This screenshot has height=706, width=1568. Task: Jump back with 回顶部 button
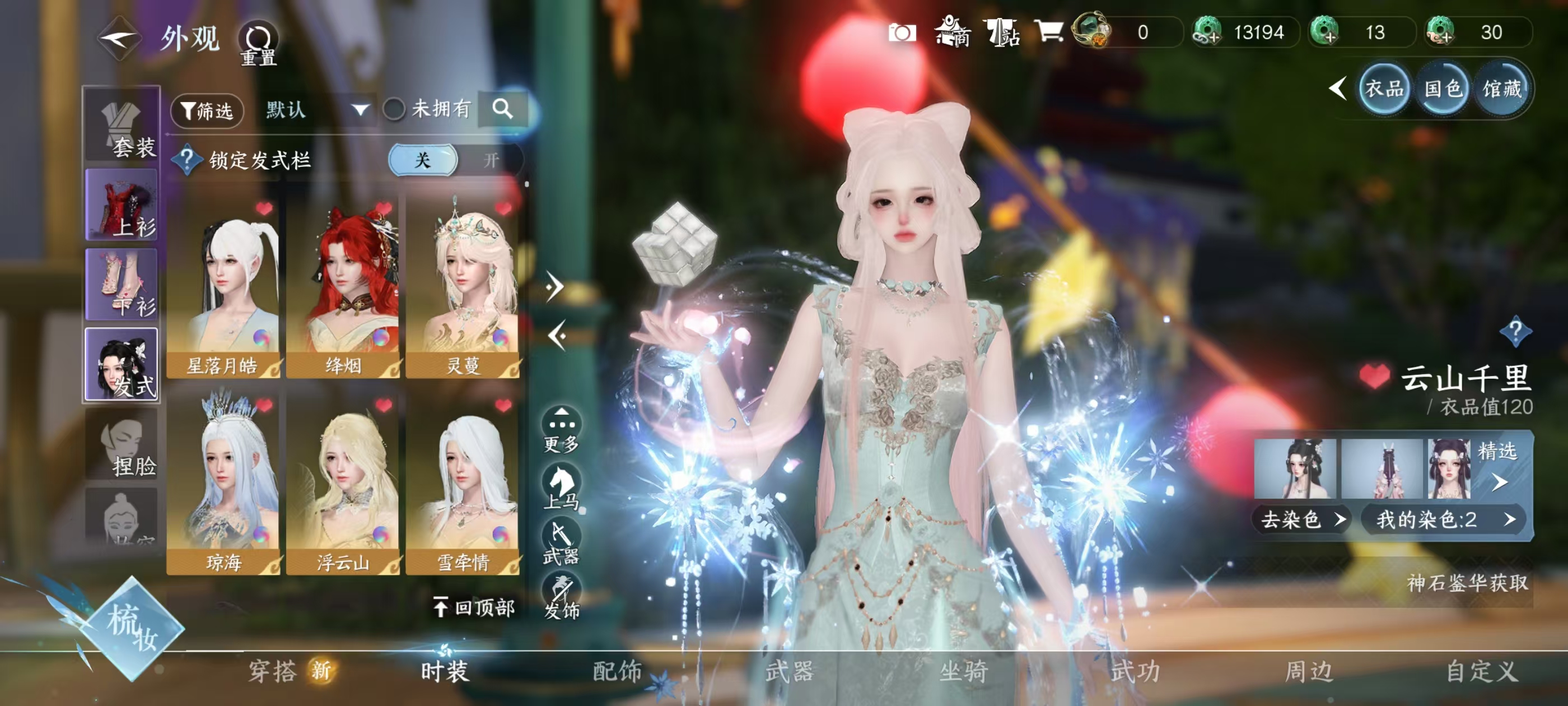(474, 607)
